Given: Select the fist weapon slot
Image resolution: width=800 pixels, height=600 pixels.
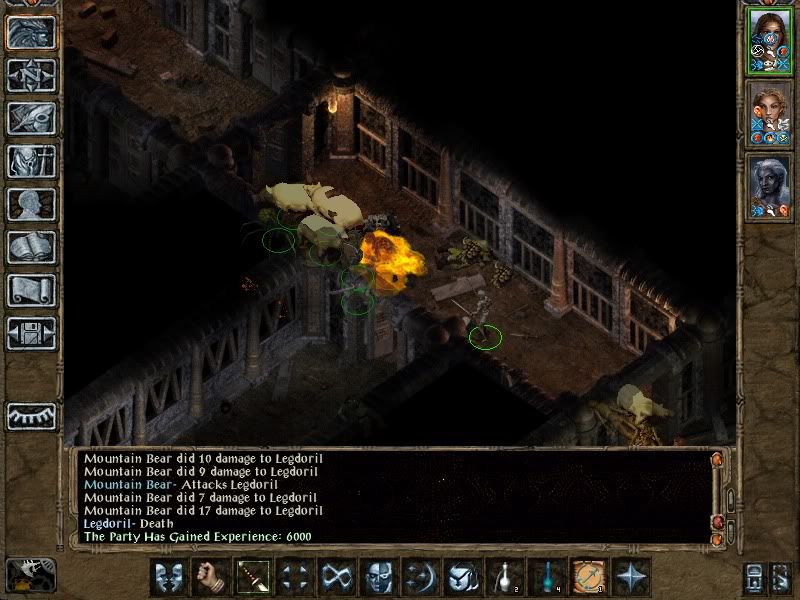Looking at the screenshot, I should point(210,577).
